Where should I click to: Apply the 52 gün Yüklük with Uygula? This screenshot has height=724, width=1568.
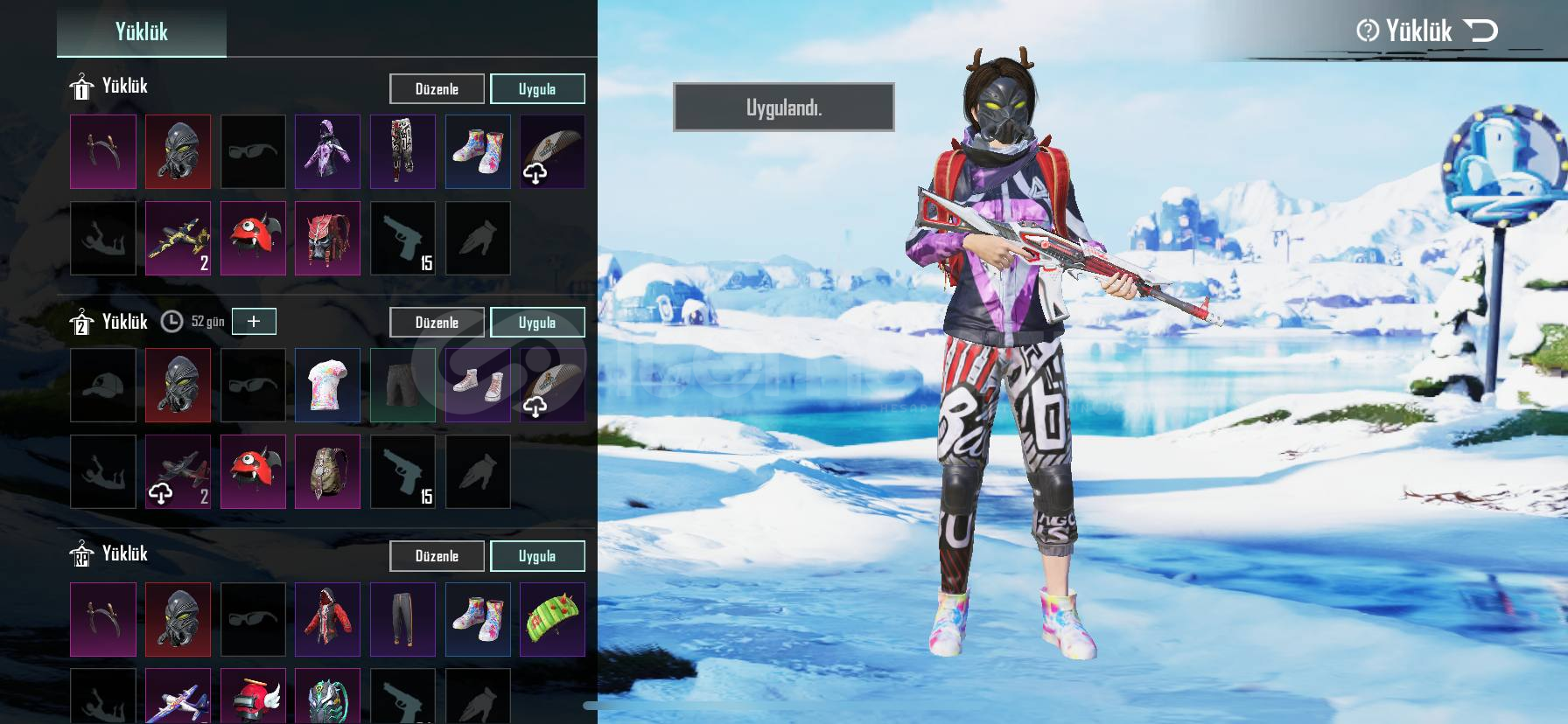(536, 323)
